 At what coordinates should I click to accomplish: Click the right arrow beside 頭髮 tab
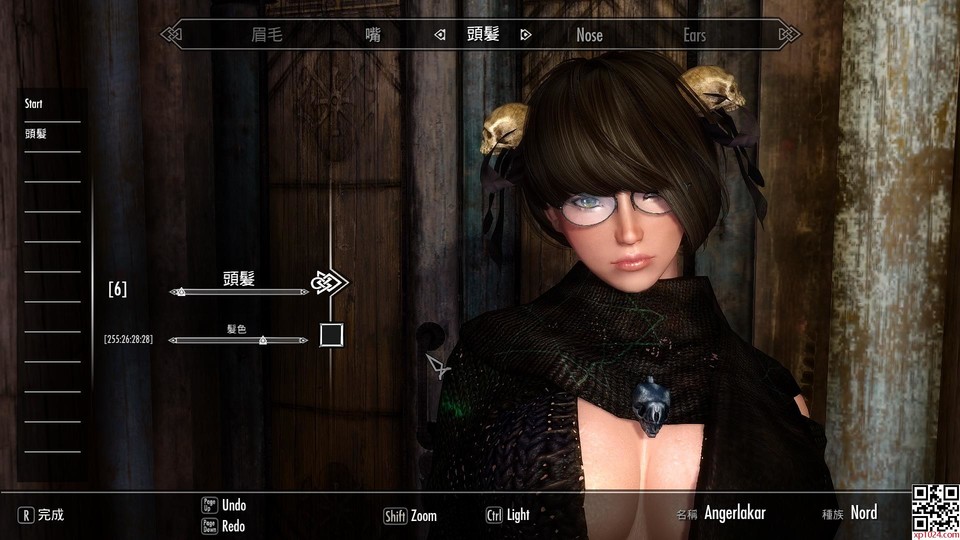pyautogui.click(x=526, y=35)
